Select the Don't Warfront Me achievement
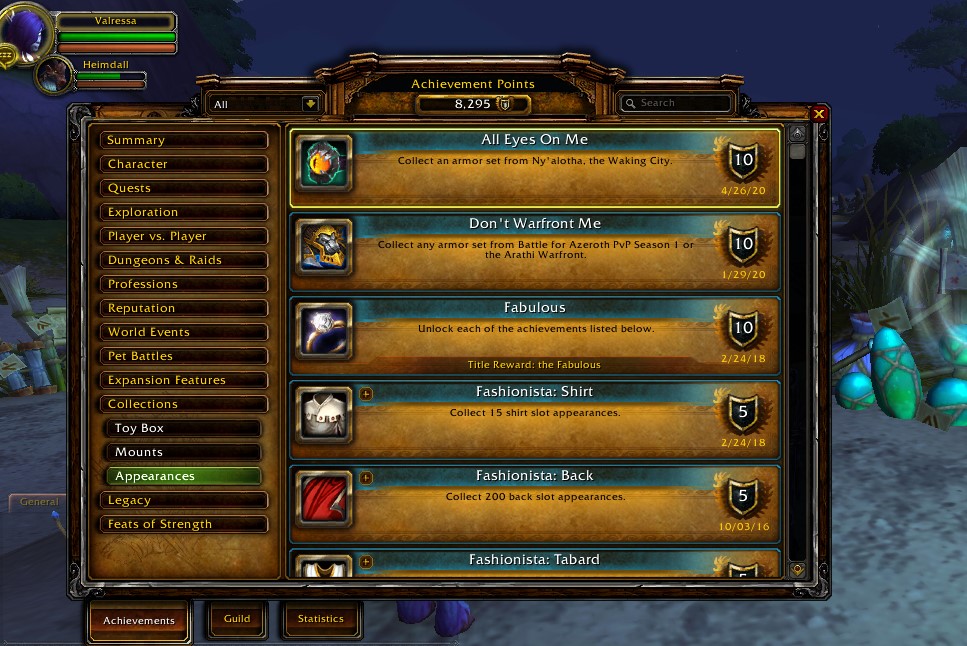 [534, 250]
